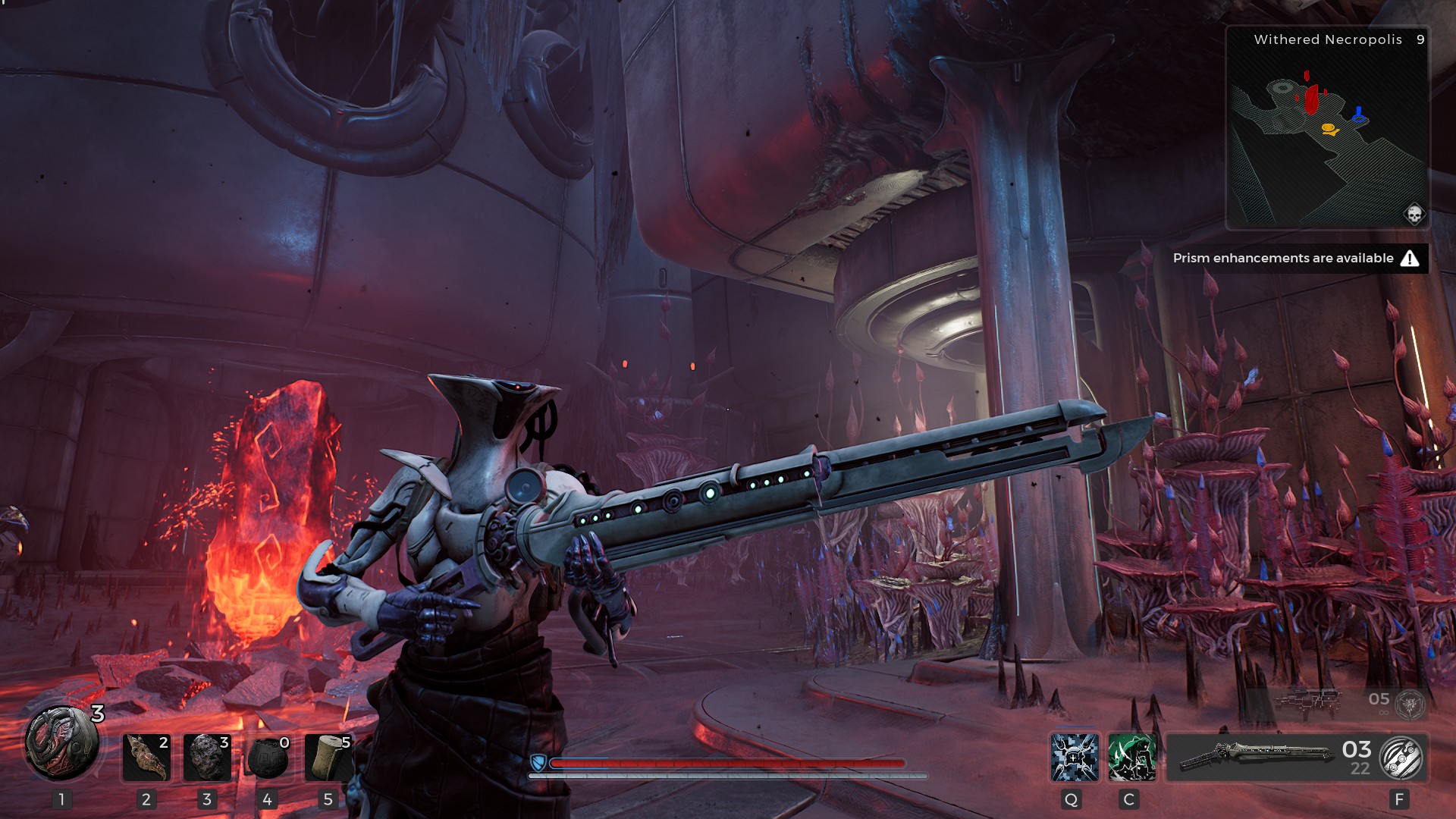Click the yellow player marker on minimap
Screen dimensions: 1456x819
click(1329, 129)
